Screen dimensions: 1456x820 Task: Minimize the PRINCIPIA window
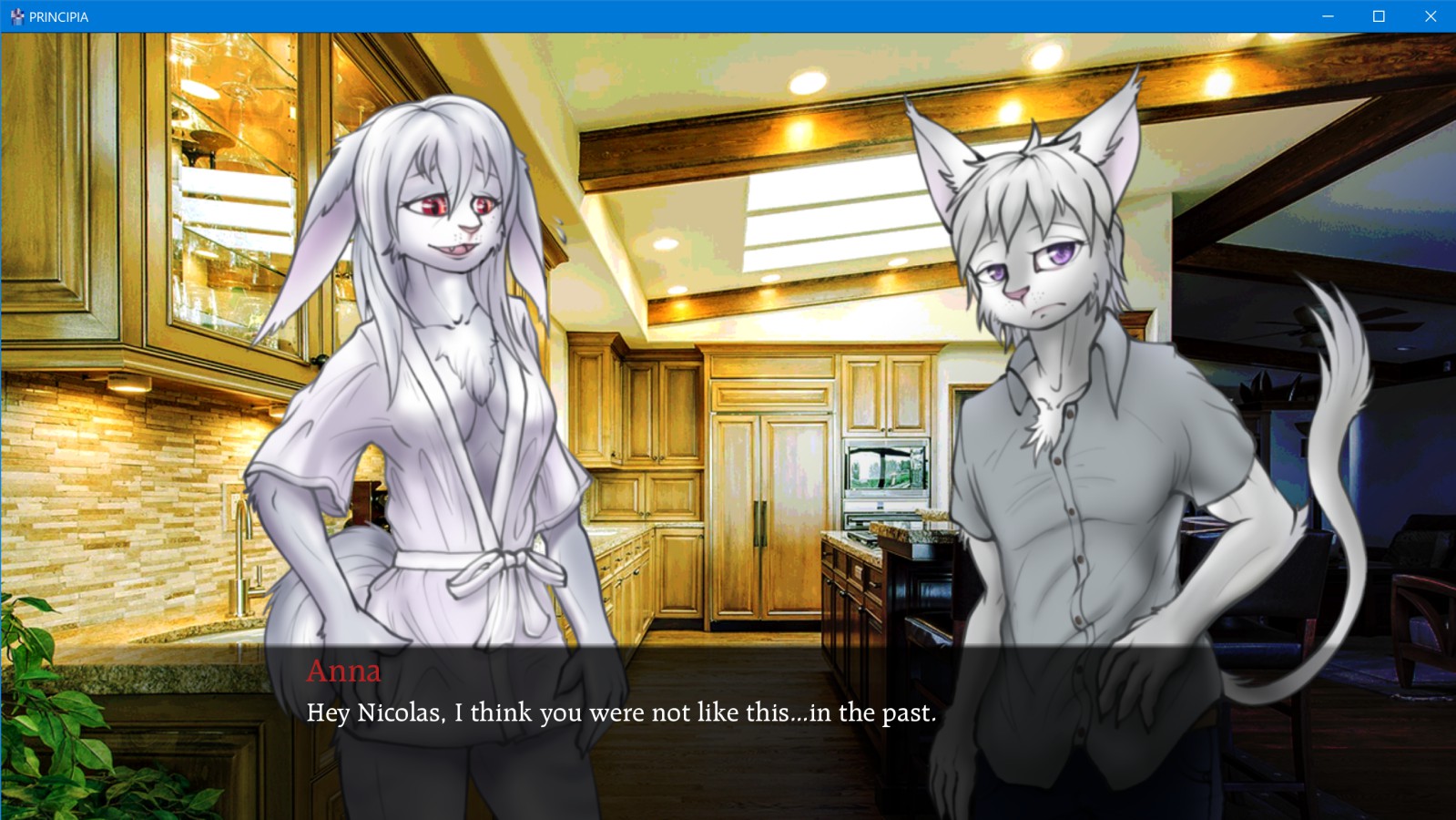coord(1328,16)
